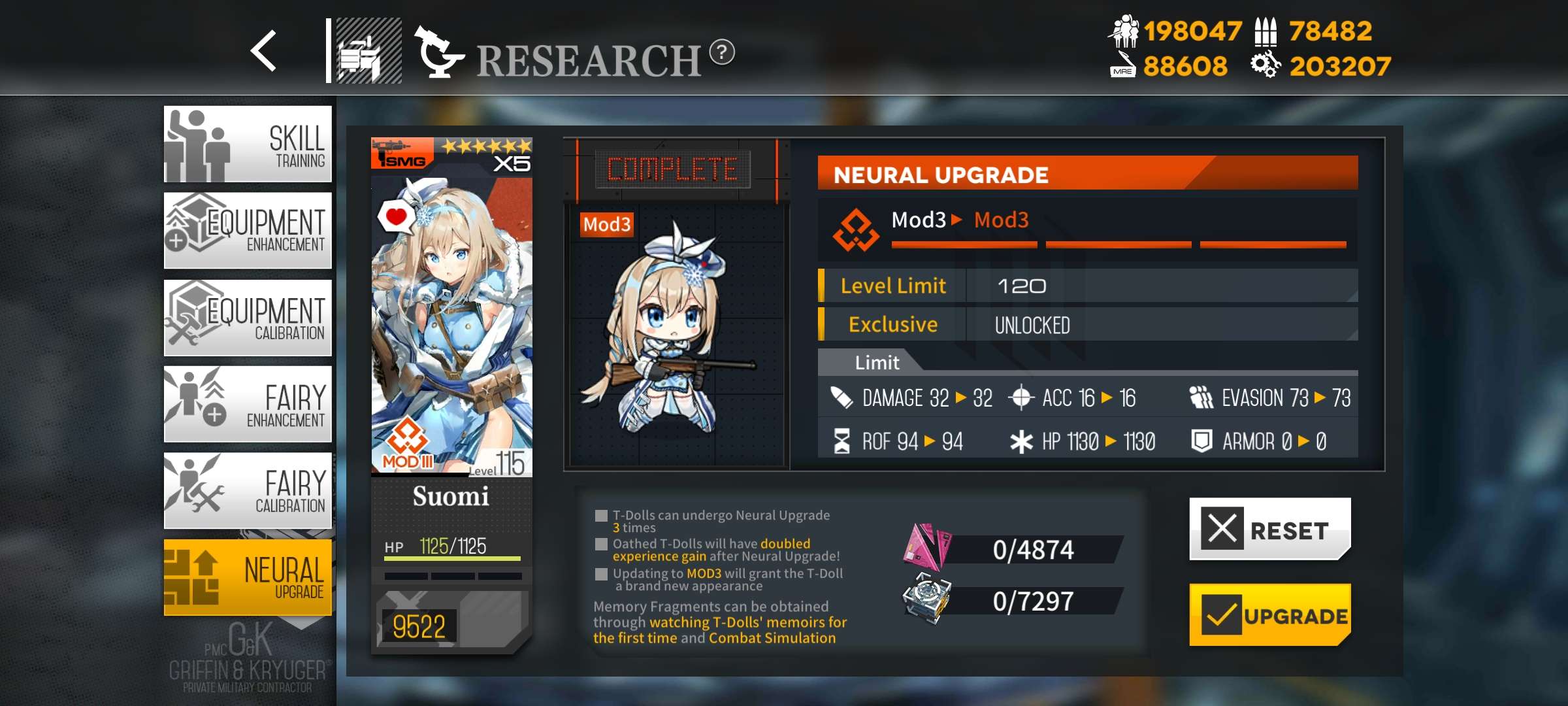Click the factory icon beside Research
Screen dimensions: 1568x706
(x=368, y=51)
